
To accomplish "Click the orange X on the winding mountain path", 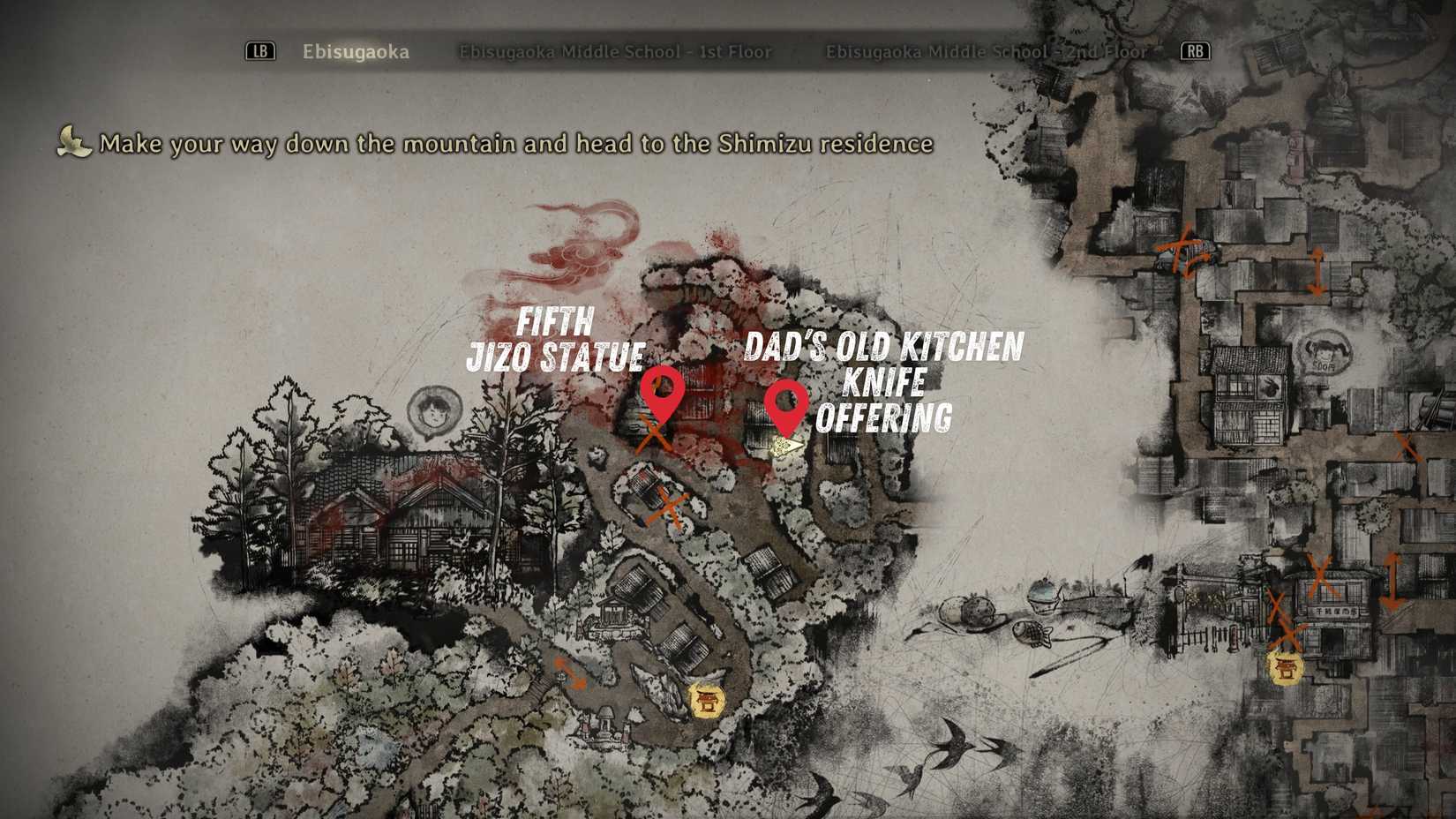I will [668, 507].
